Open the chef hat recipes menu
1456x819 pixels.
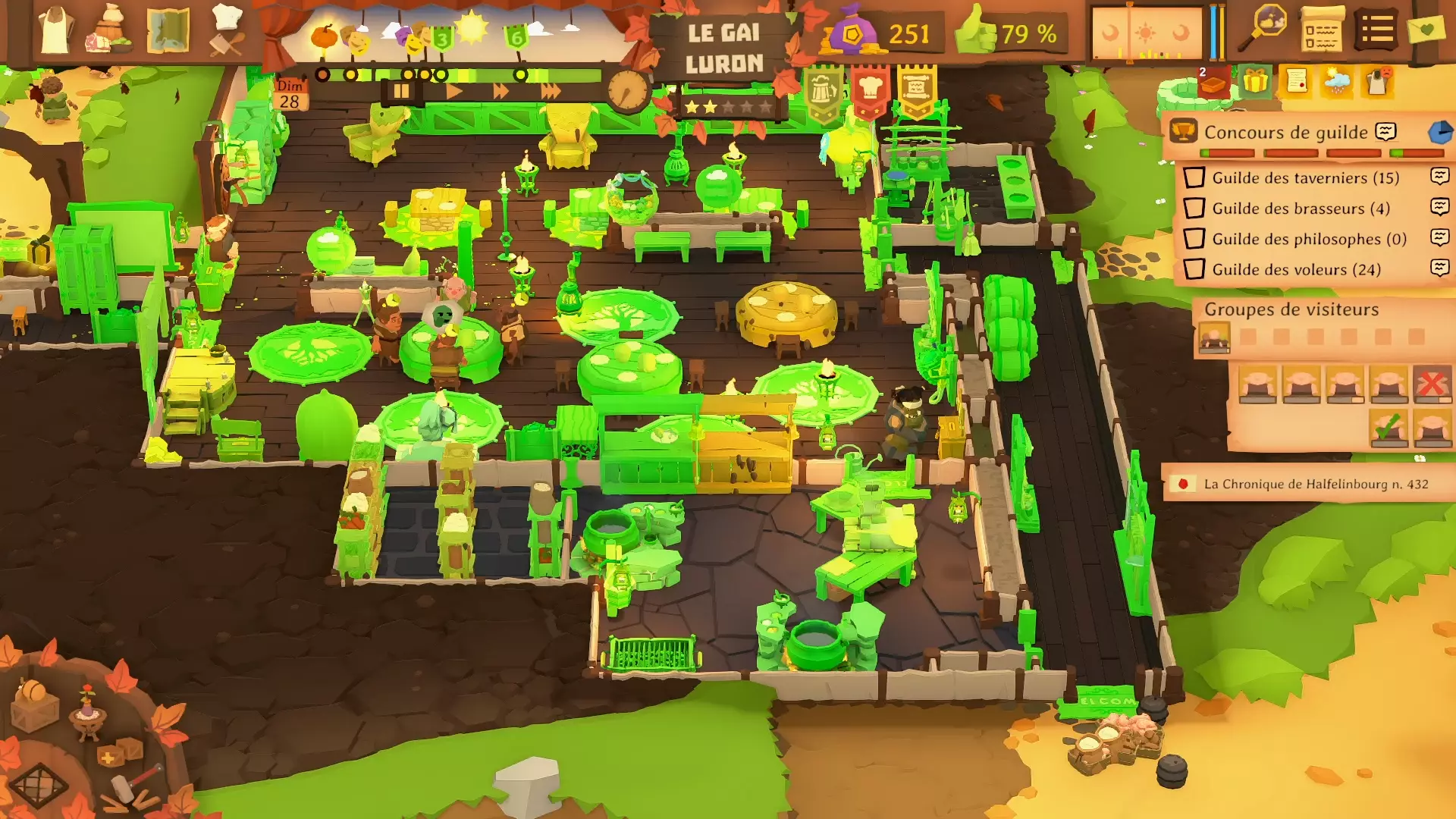[226, 30]
